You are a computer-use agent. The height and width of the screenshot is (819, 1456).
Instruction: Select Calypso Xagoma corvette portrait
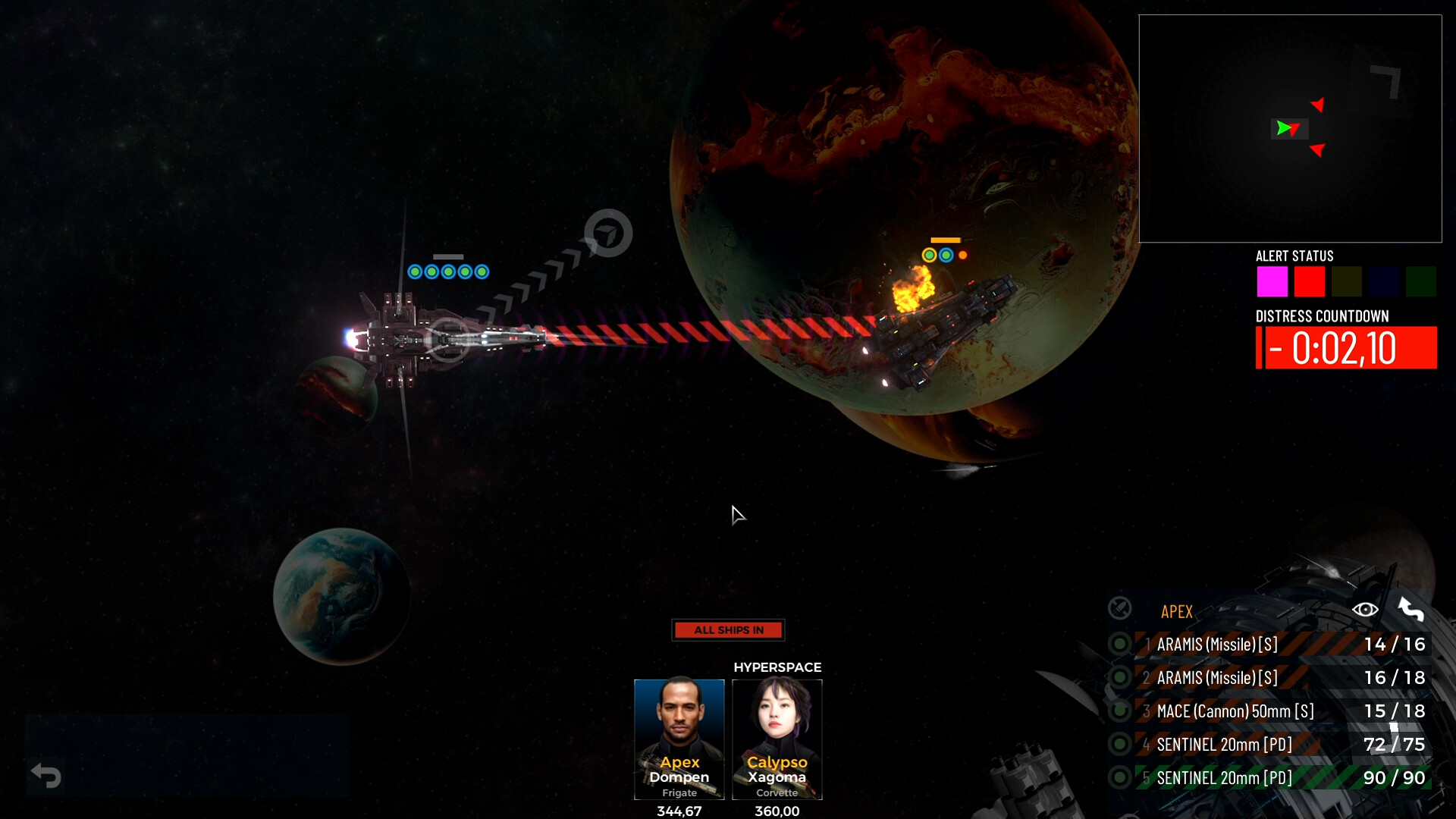click(777, 739)
